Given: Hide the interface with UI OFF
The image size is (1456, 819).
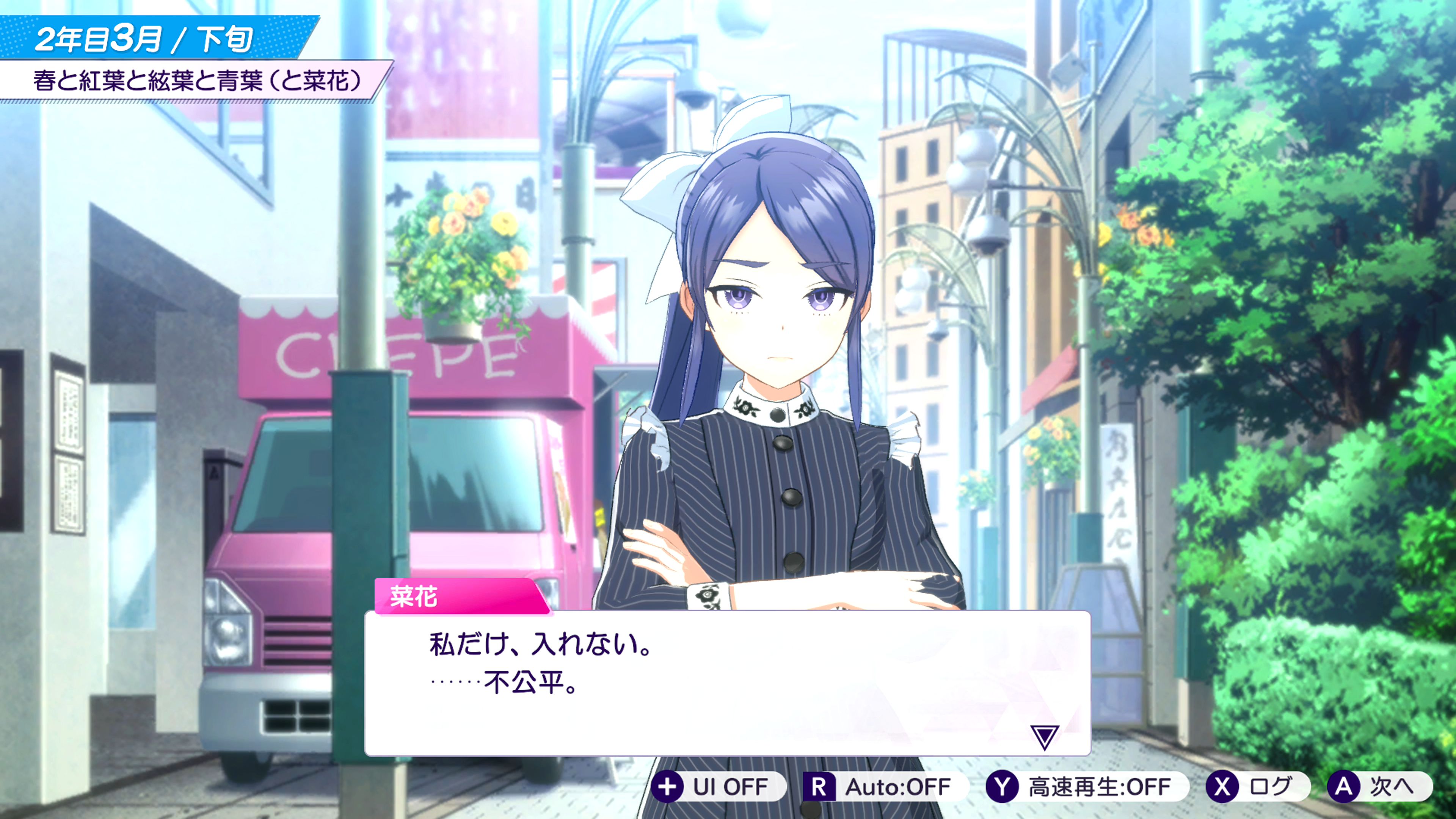Looking at the screenshot, I should coord(718,787).
